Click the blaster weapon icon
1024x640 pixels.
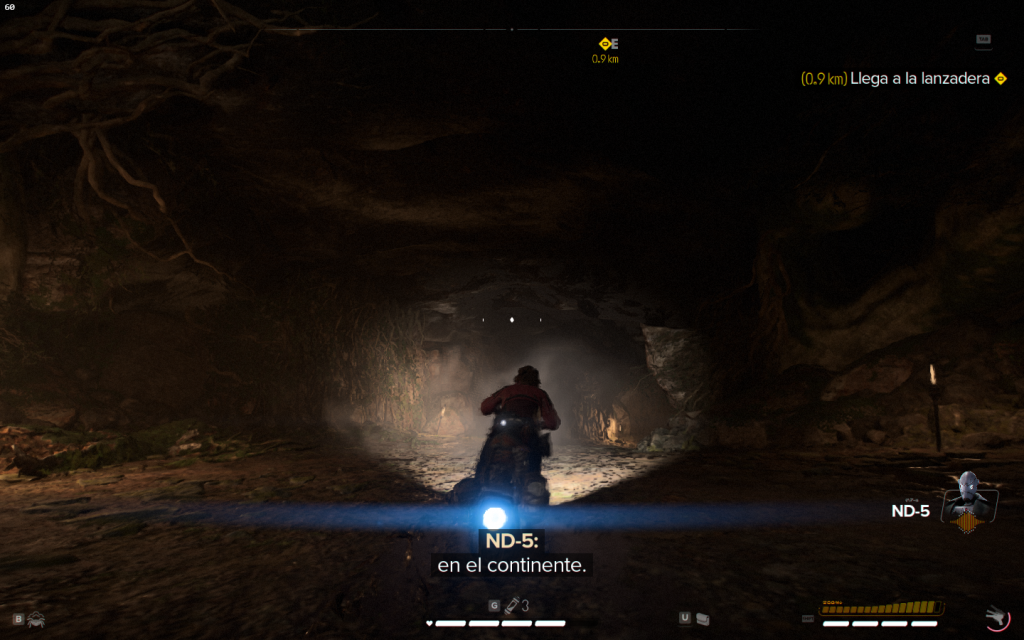995,616
